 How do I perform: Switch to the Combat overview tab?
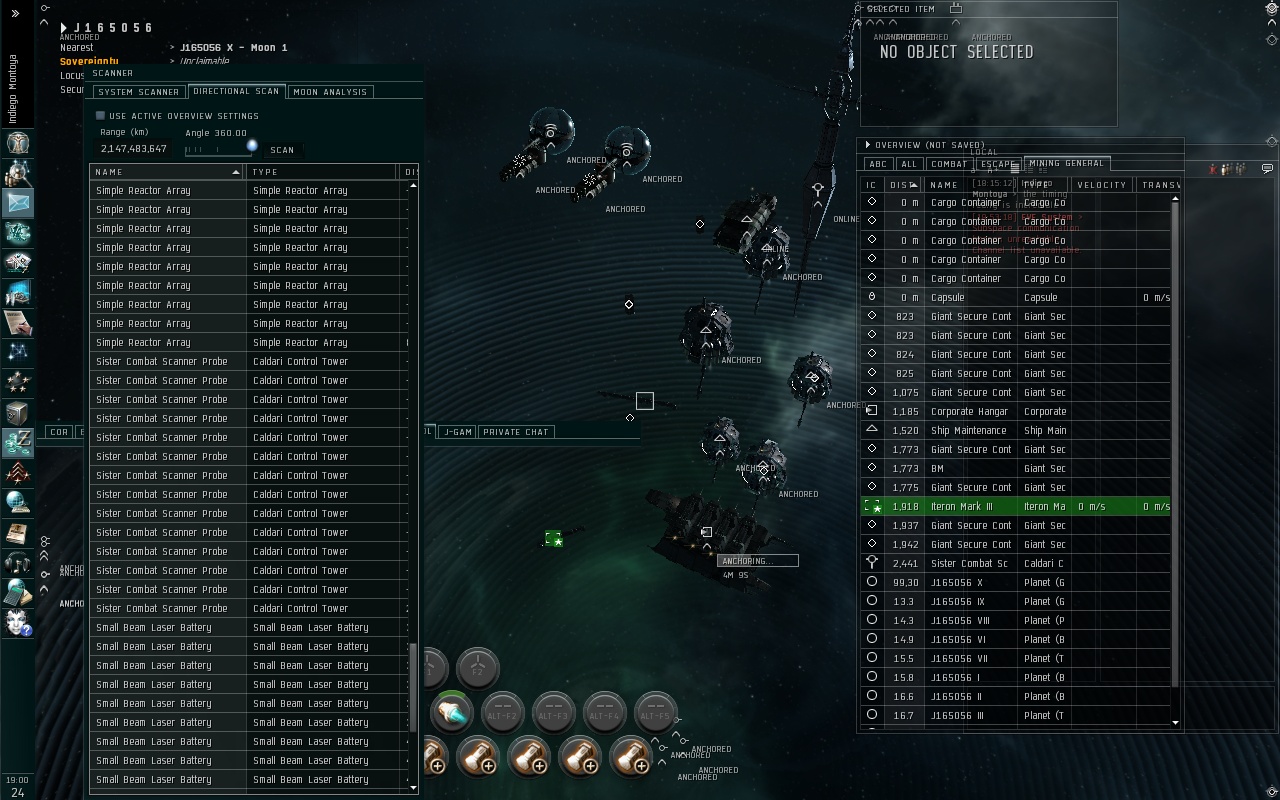[x=948, y=164]
